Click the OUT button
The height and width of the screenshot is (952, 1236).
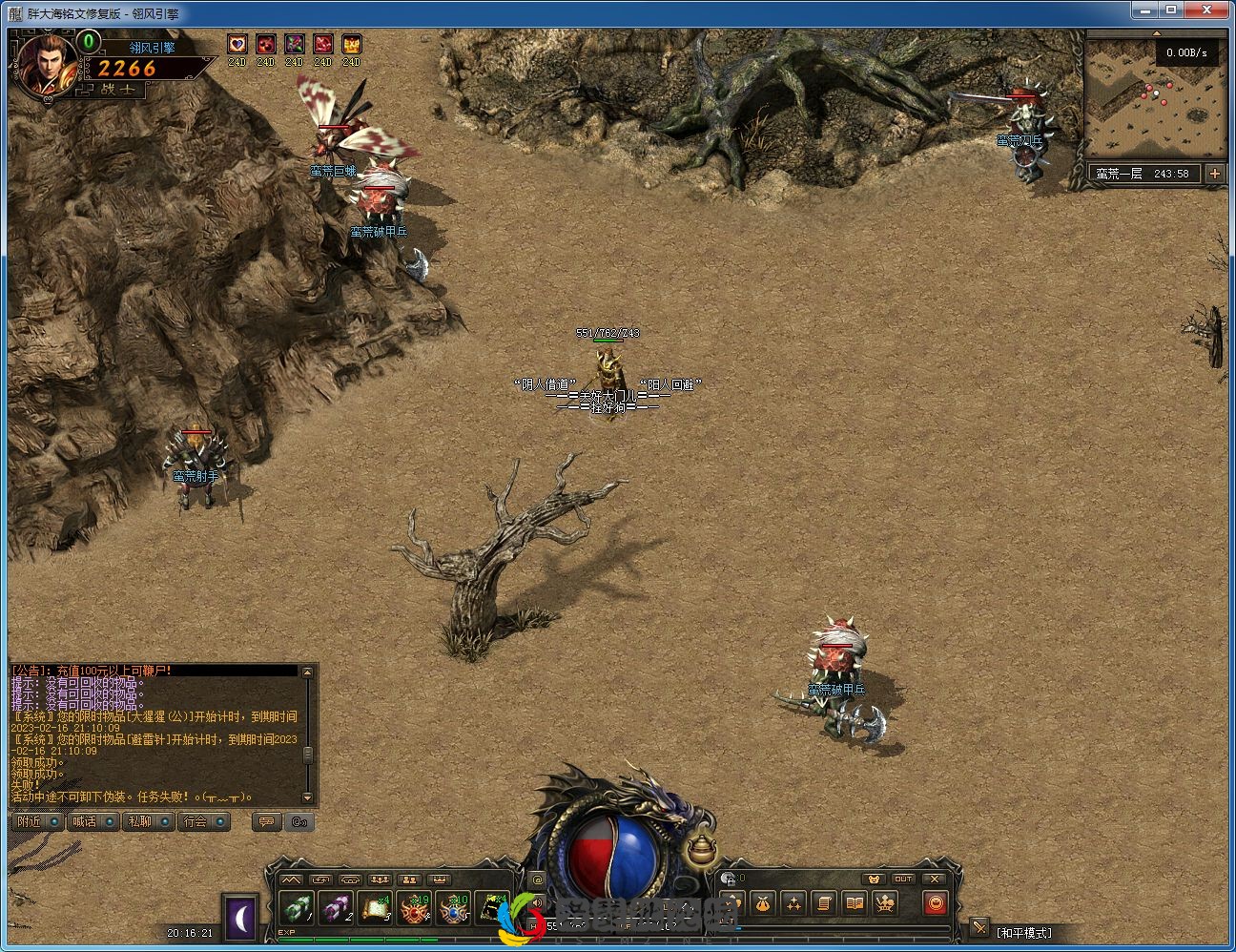(x=903, y=879)
